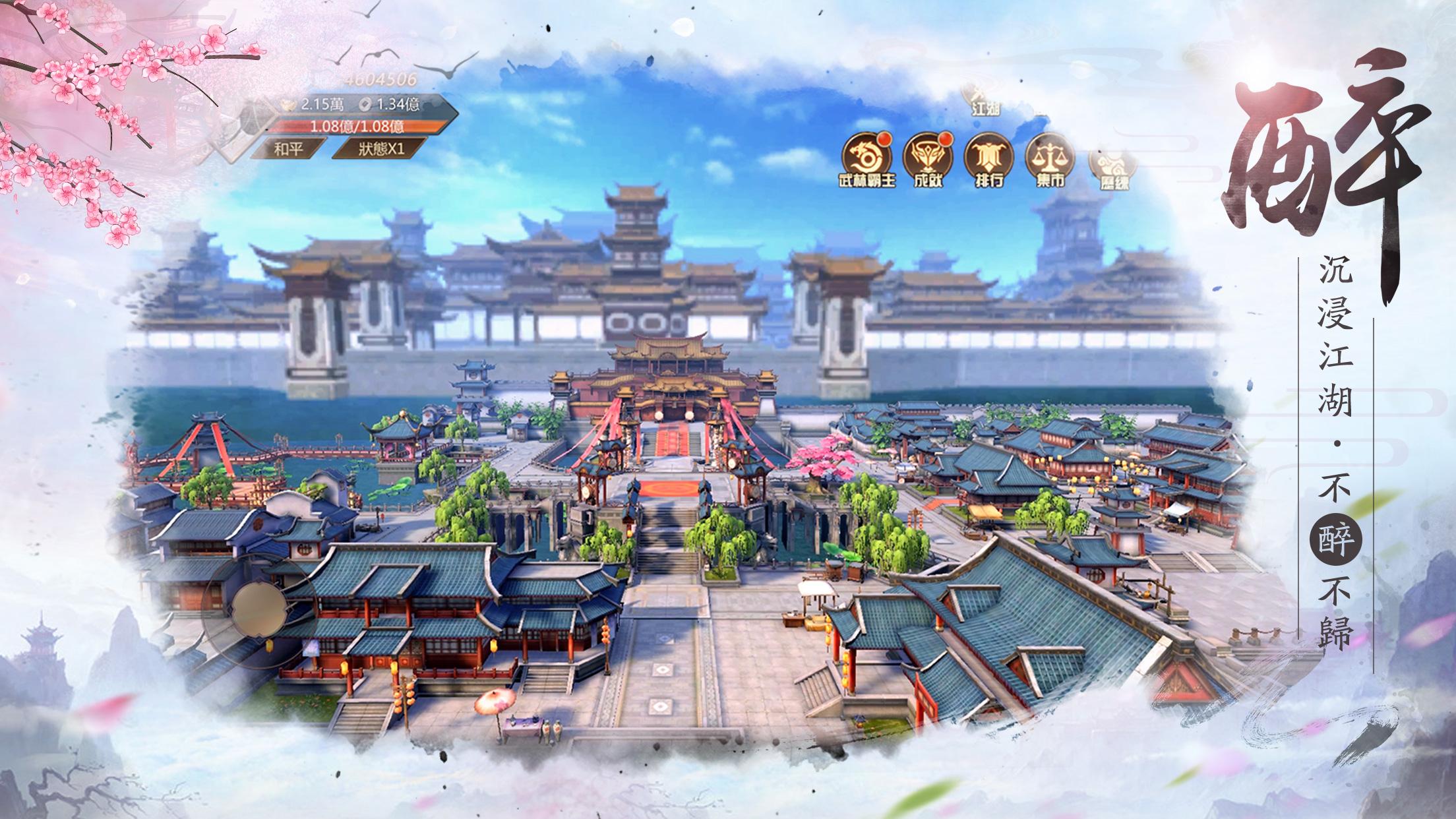
Task: Click the coin currency icon
Action: tap(365, 104)
